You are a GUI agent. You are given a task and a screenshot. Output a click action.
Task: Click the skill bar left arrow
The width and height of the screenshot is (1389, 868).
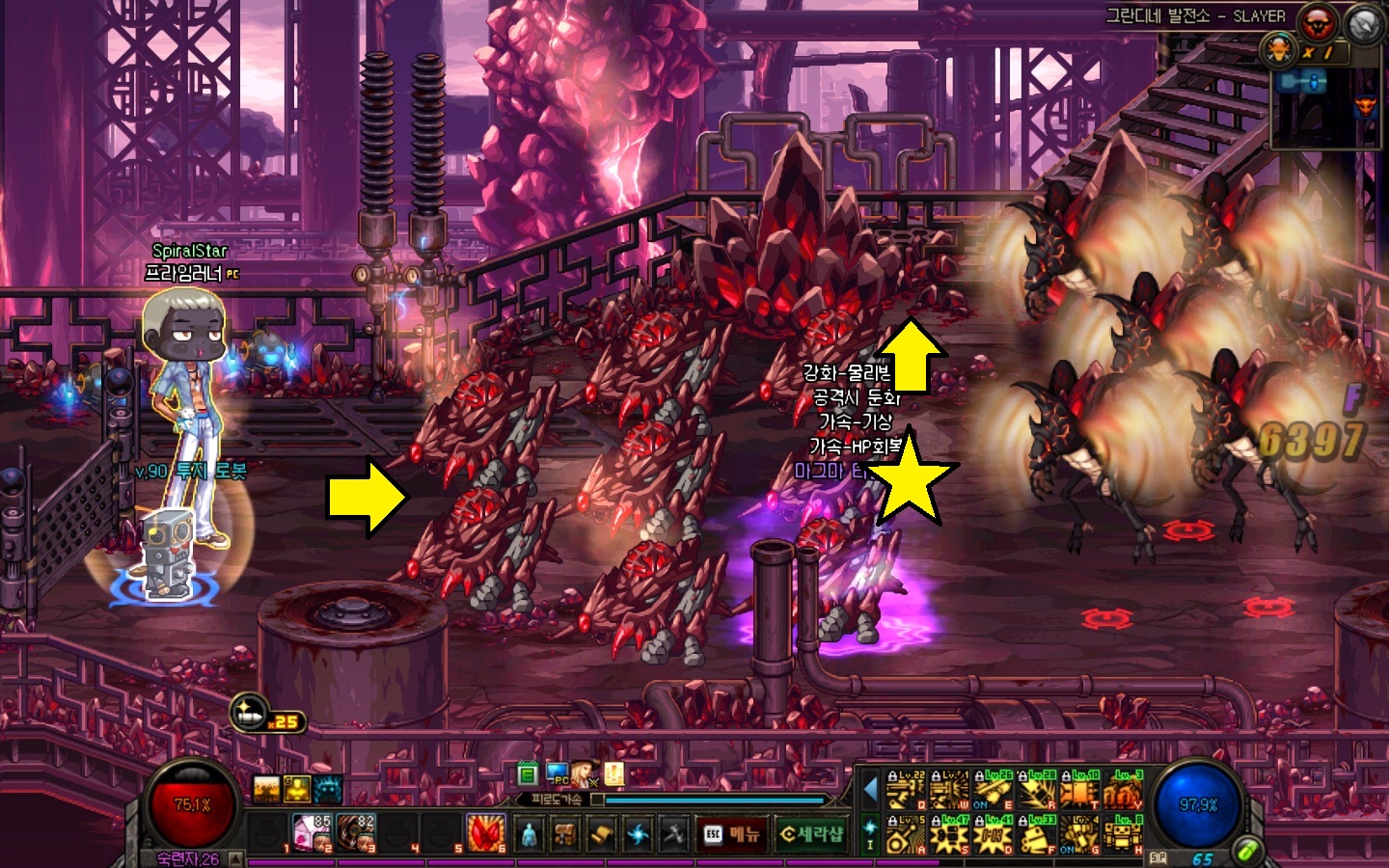pos(870,790)
